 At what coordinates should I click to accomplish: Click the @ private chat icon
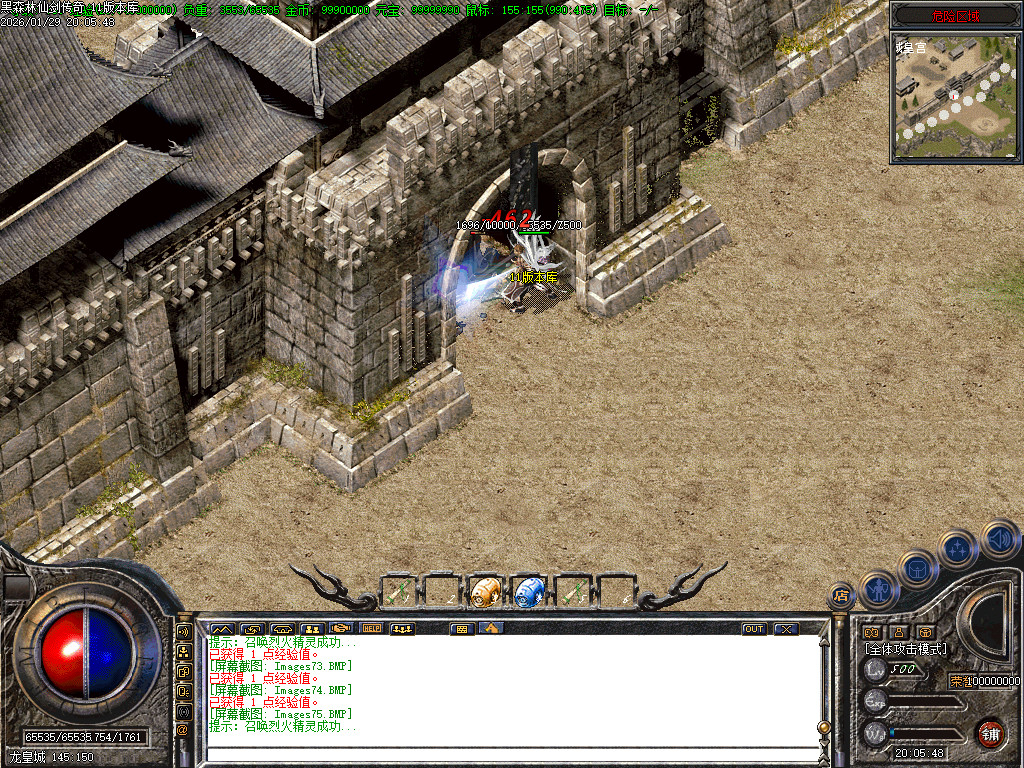pyautogui.click(x=184, y=729)
